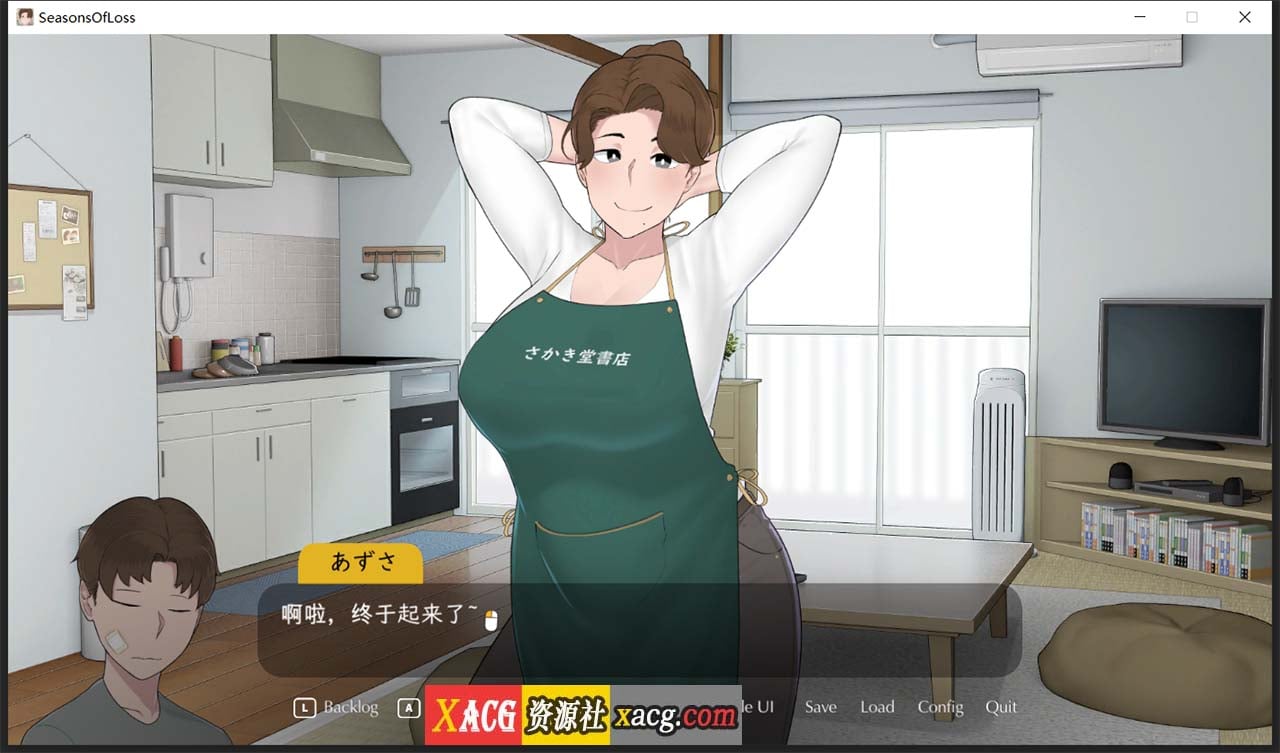Select Save to store your progress

pos(820,707)
